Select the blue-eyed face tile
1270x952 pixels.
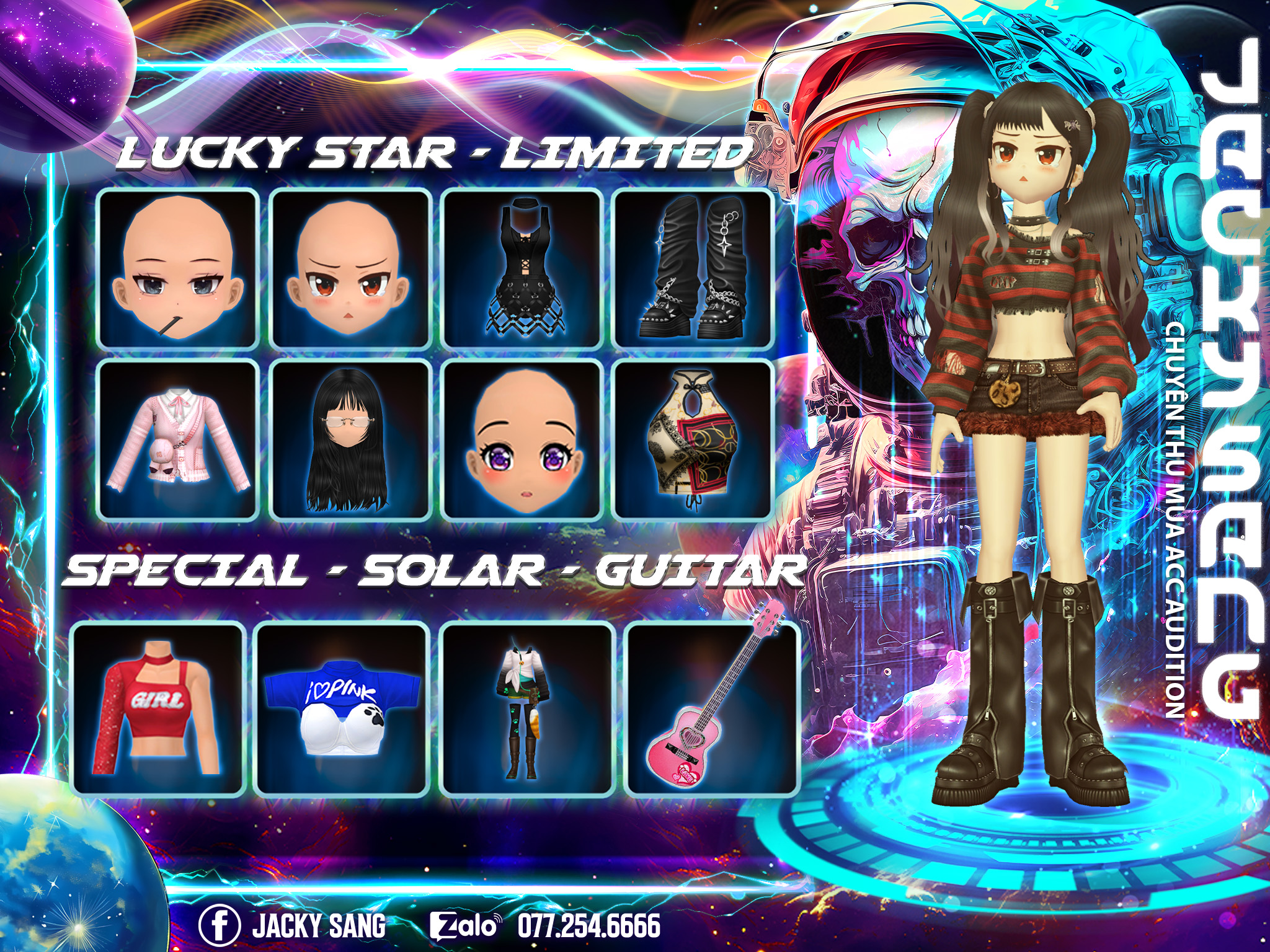[x=179, y=270]
